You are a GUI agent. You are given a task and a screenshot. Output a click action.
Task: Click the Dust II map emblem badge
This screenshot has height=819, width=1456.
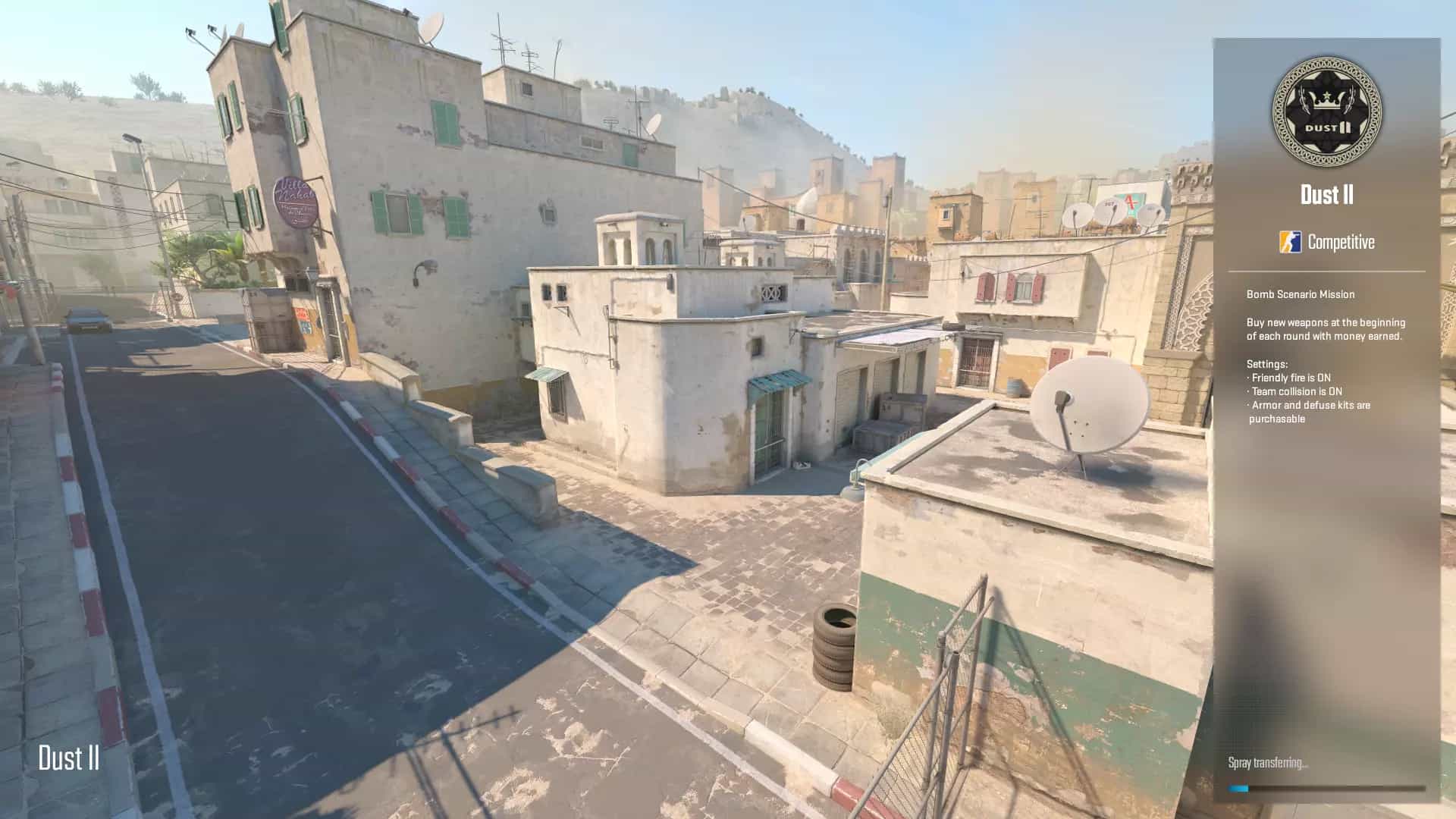click(x=1326, y=111)
